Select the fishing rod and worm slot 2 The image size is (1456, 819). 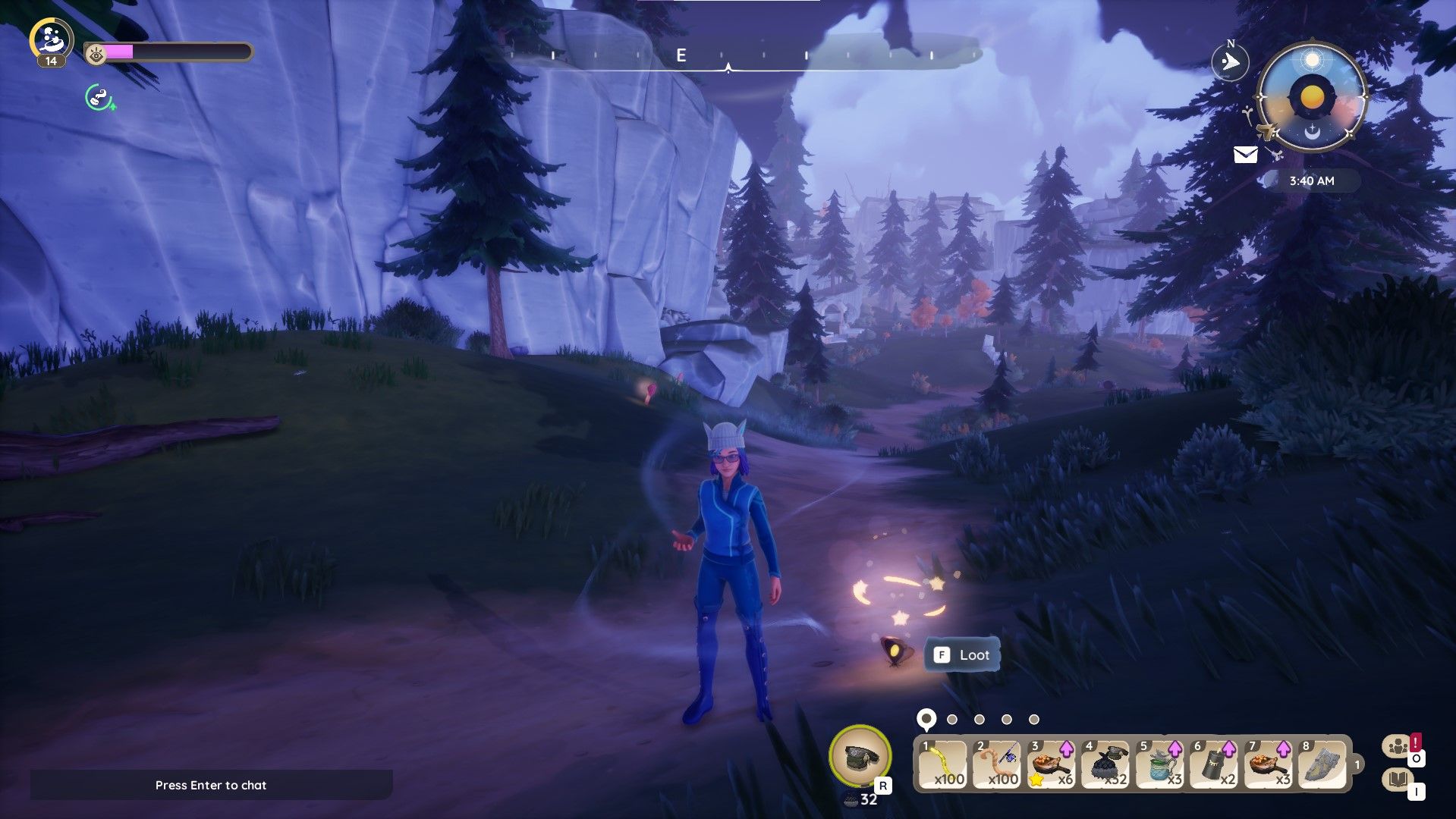click(997, 764)
